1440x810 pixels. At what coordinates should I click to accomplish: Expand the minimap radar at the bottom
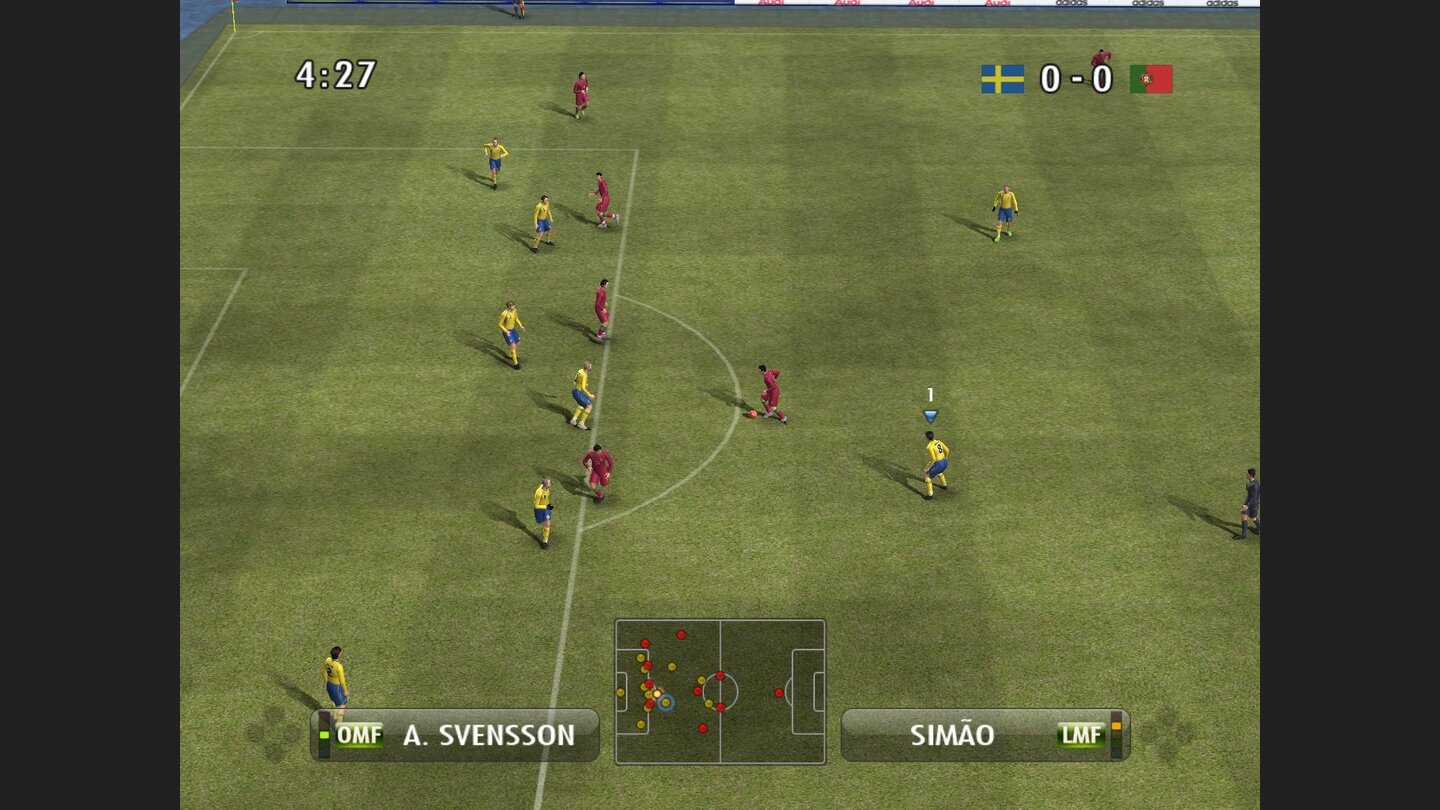pyautogui.click(x=720, y=690)
